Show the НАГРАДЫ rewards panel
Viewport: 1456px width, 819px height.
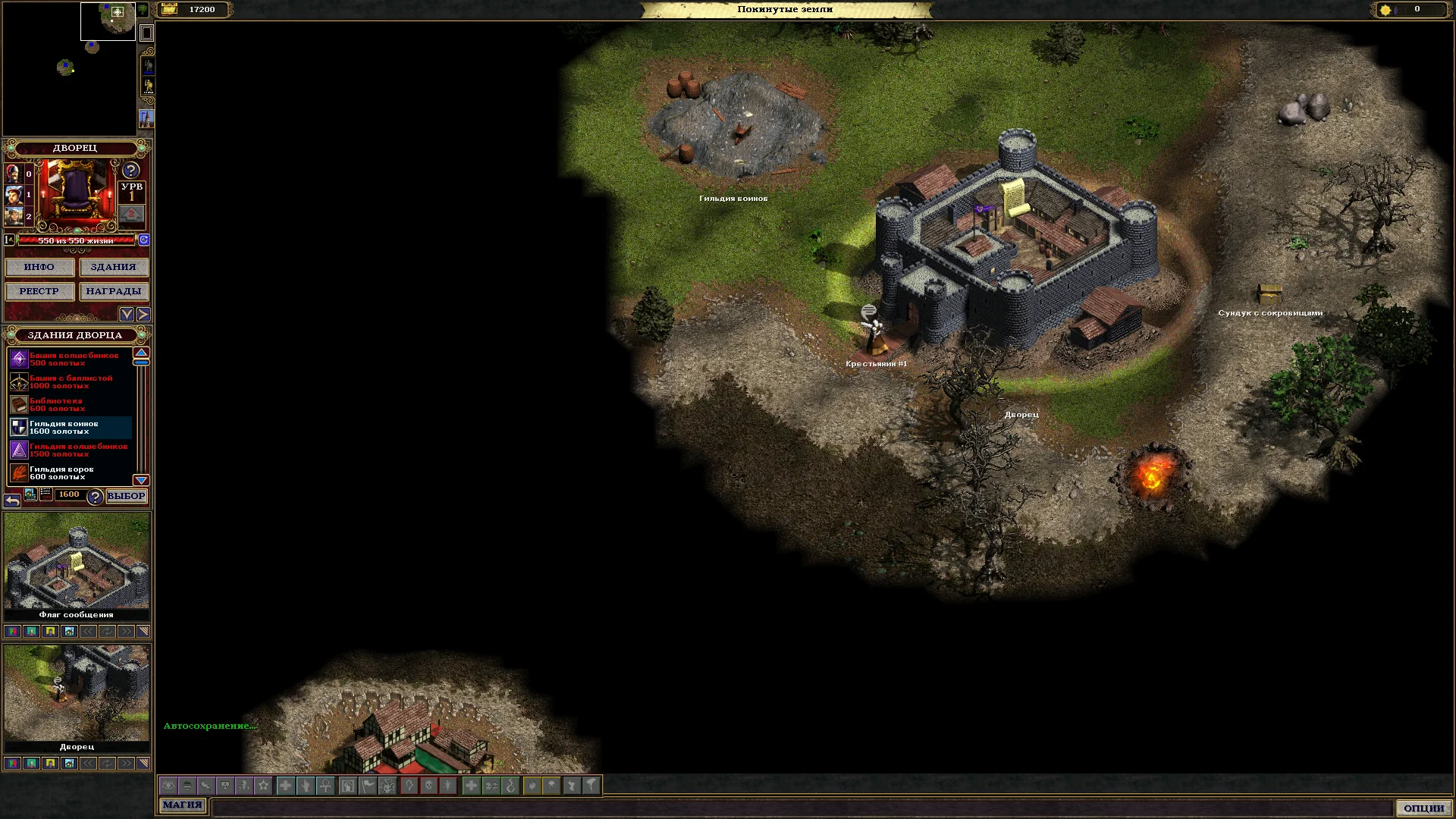pyautogui.click(x=113, y=291)
